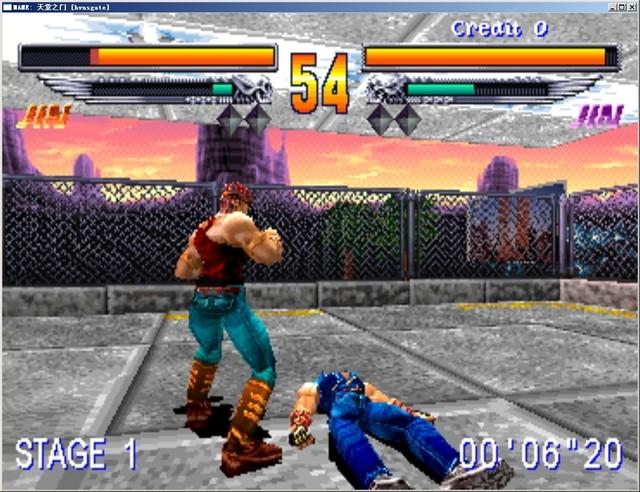Maximize the MAME window
This screenshot has width=640, height=492.
point(621,6)
